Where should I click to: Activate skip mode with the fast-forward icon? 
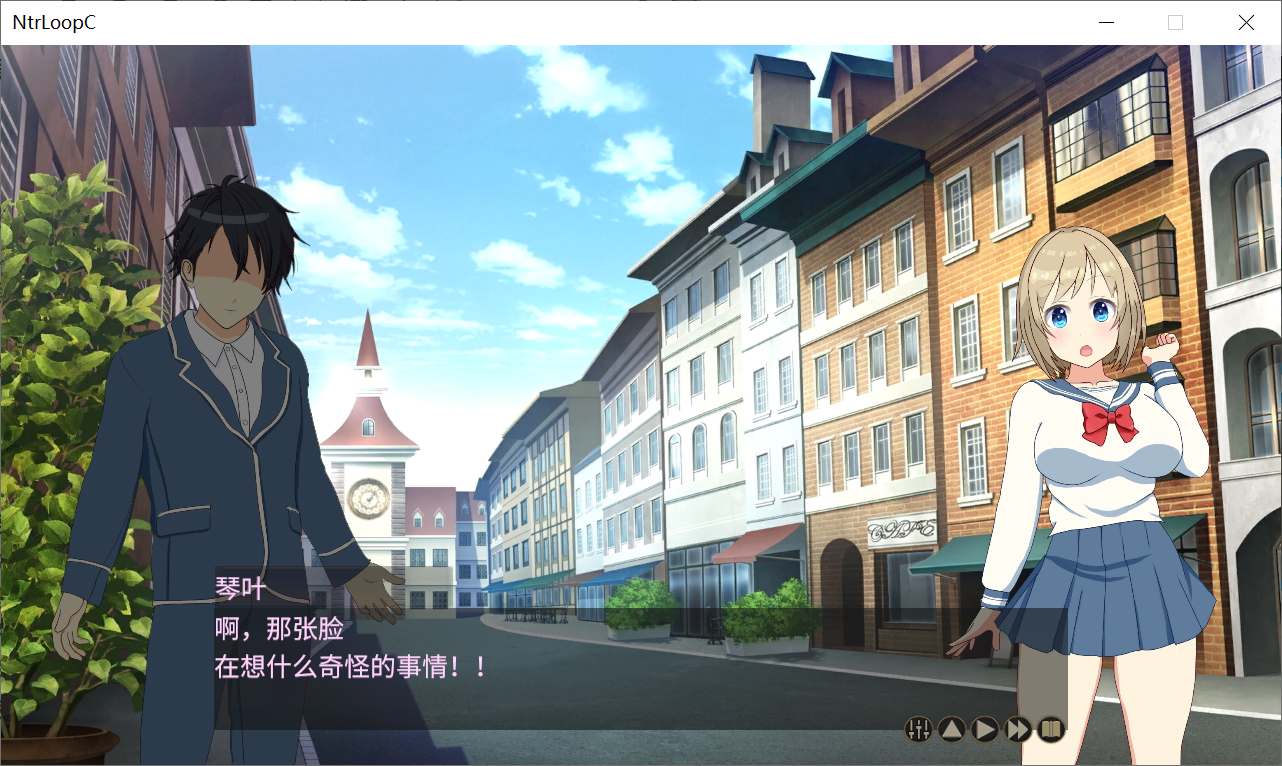(1017, 729)
